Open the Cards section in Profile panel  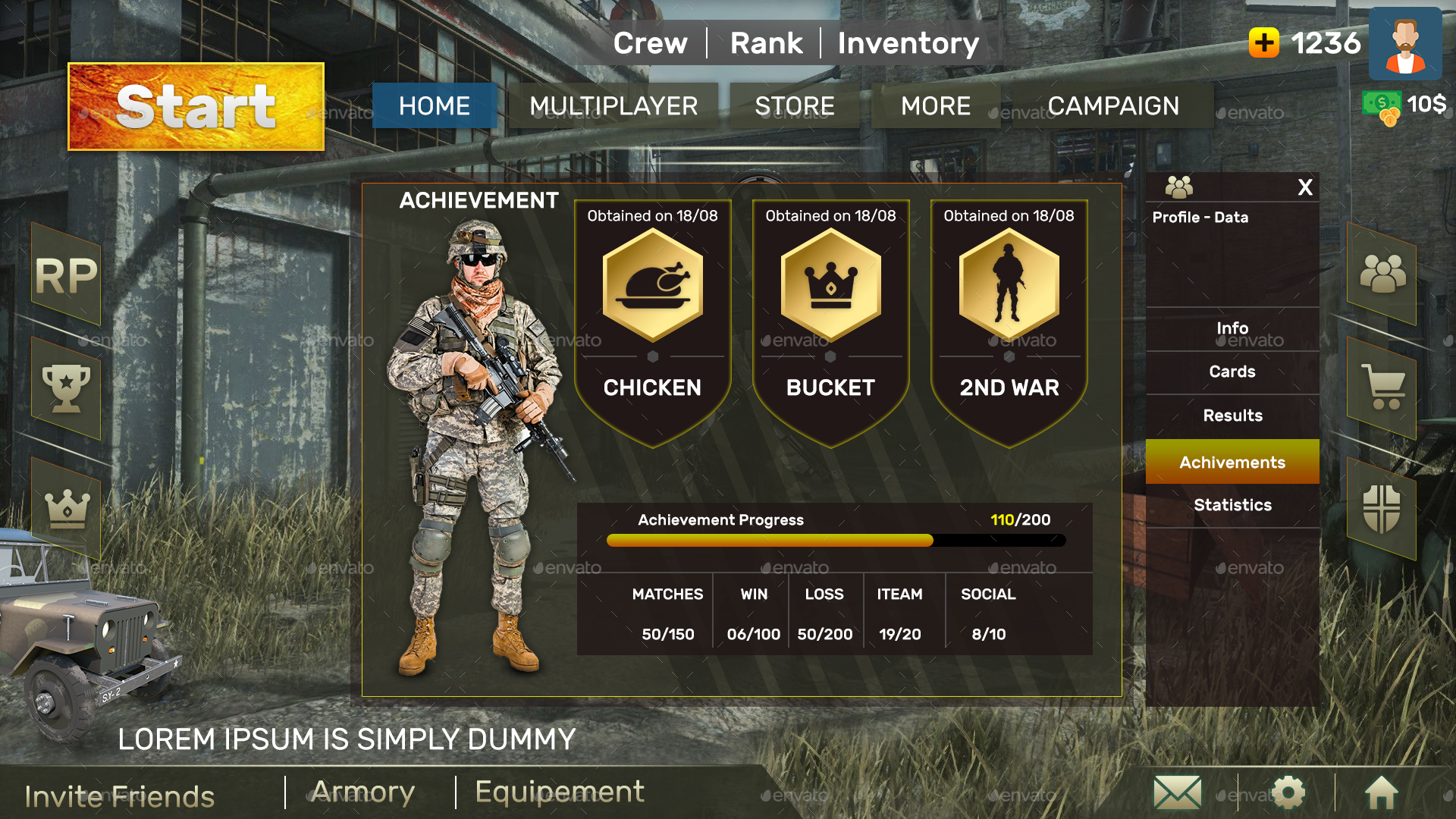point(1232,372)
